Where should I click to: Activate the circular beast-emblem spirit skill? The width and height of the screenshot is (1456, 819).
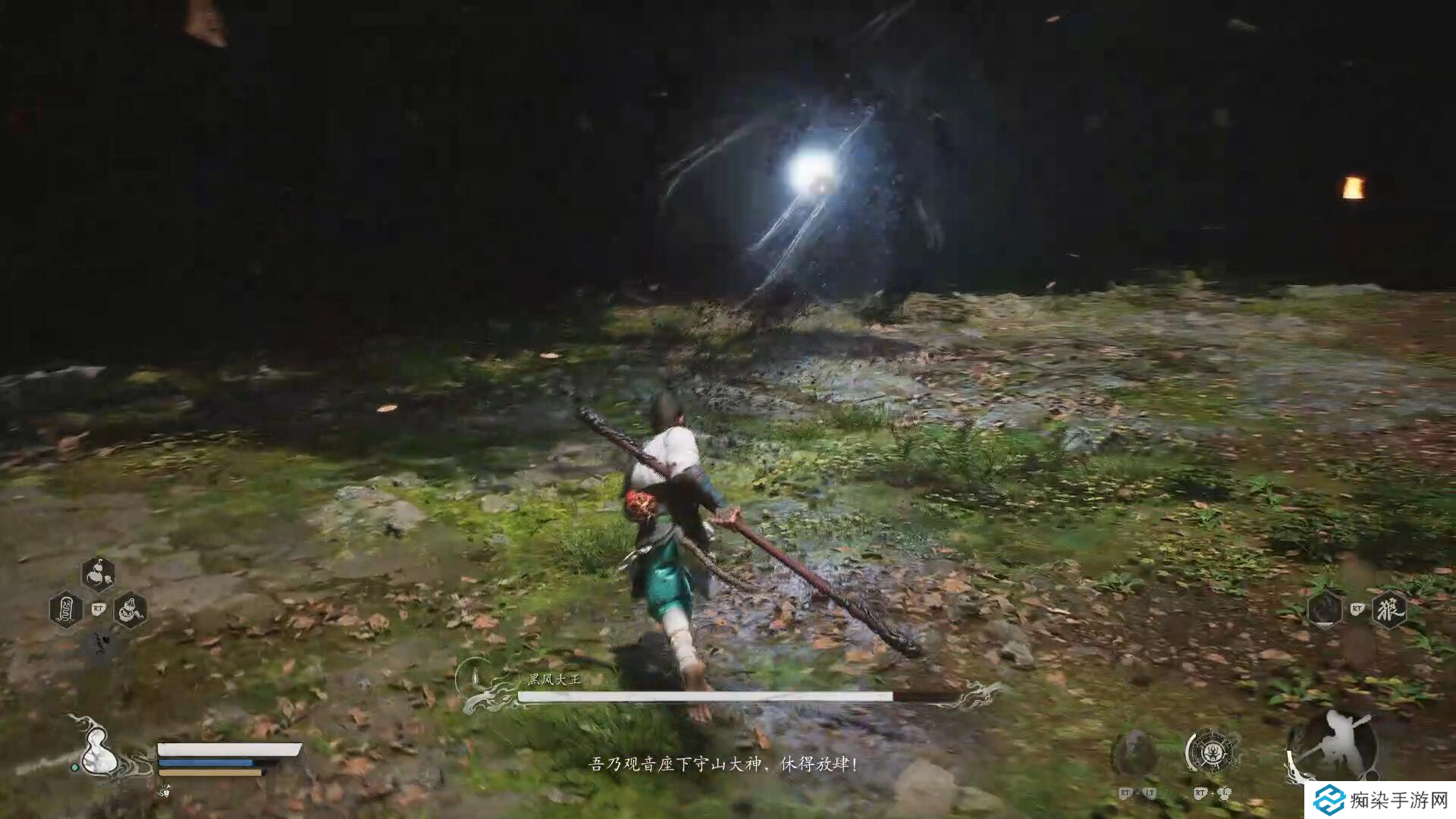[1212, 752]
